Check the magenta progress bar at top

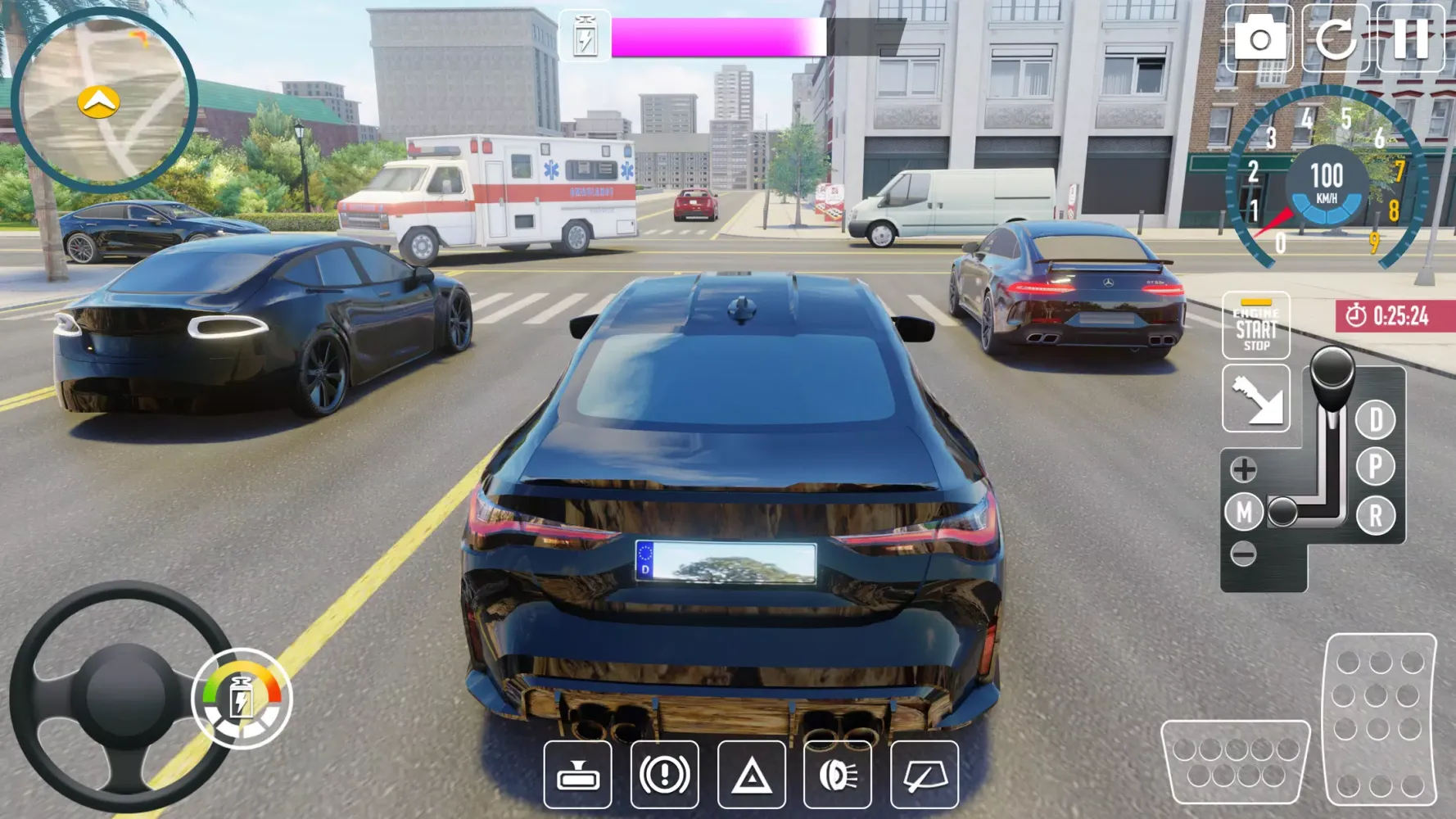pyautogui.click(x=721, y=37)
